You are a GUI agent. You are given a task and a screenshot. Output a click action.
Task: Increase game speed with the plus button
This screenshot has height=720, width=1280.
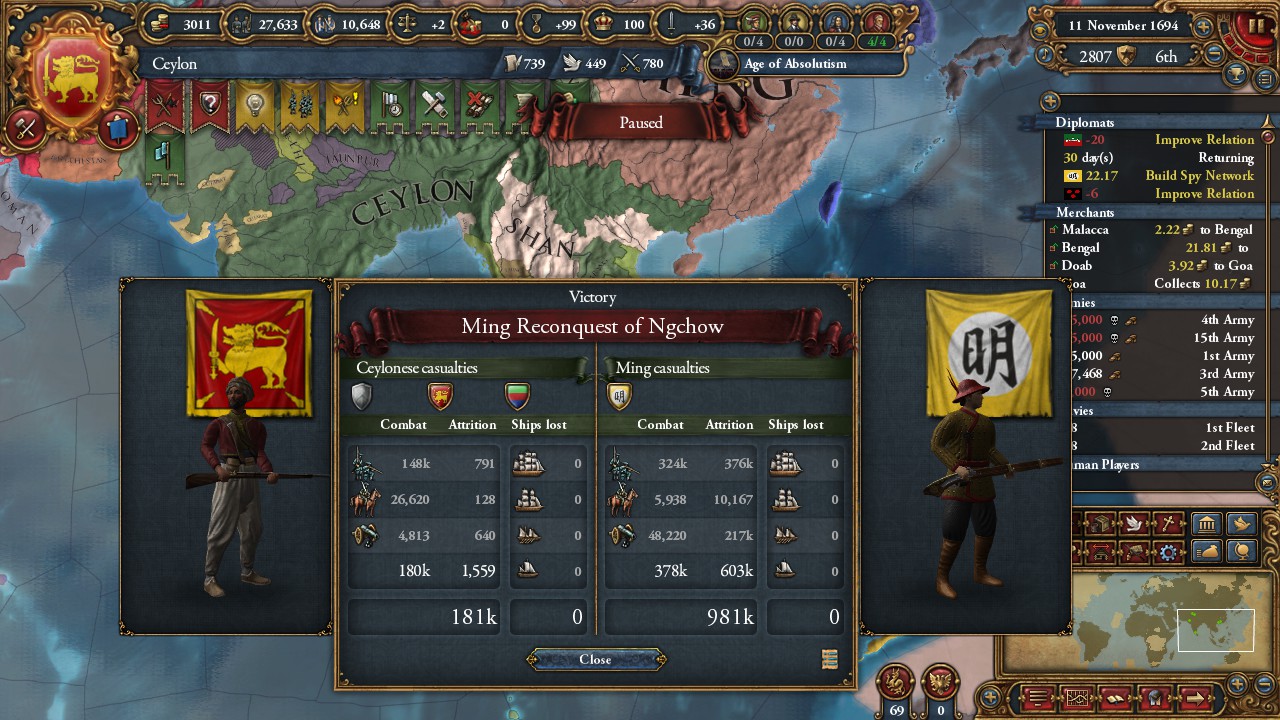[1202, 27]
